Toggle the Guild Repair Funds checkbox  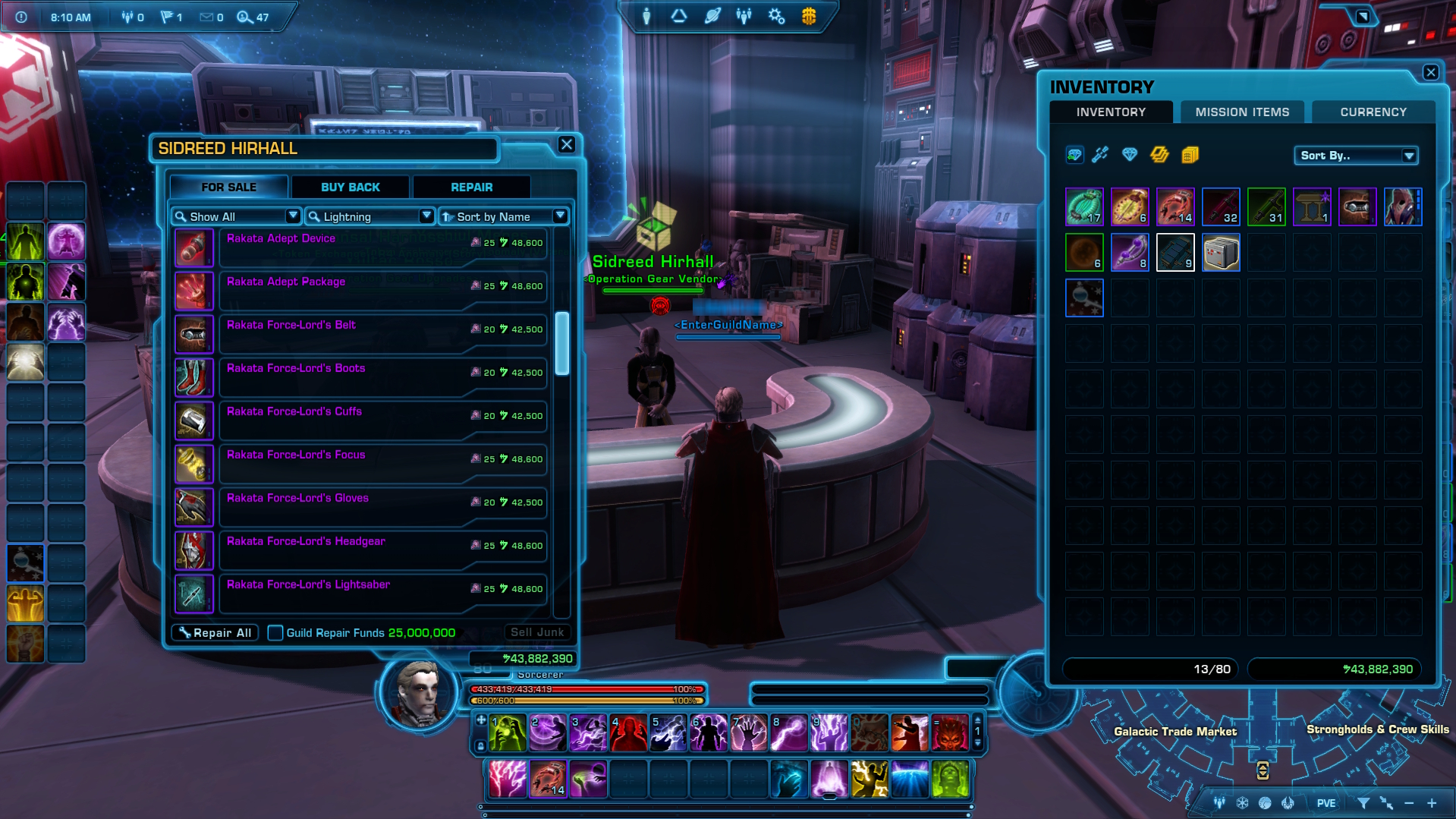coord(275,632)
